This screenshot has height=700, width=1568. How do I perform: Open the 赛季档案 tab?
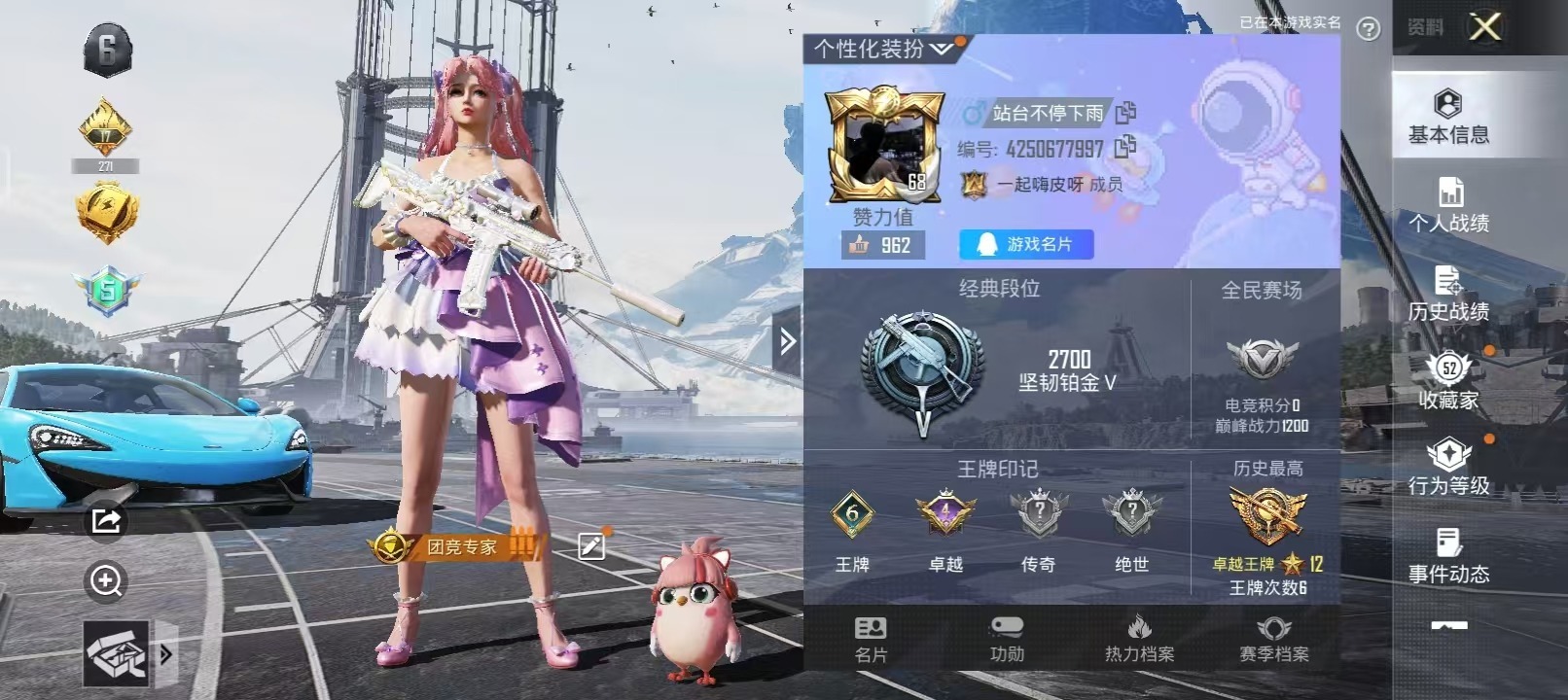1273,639
